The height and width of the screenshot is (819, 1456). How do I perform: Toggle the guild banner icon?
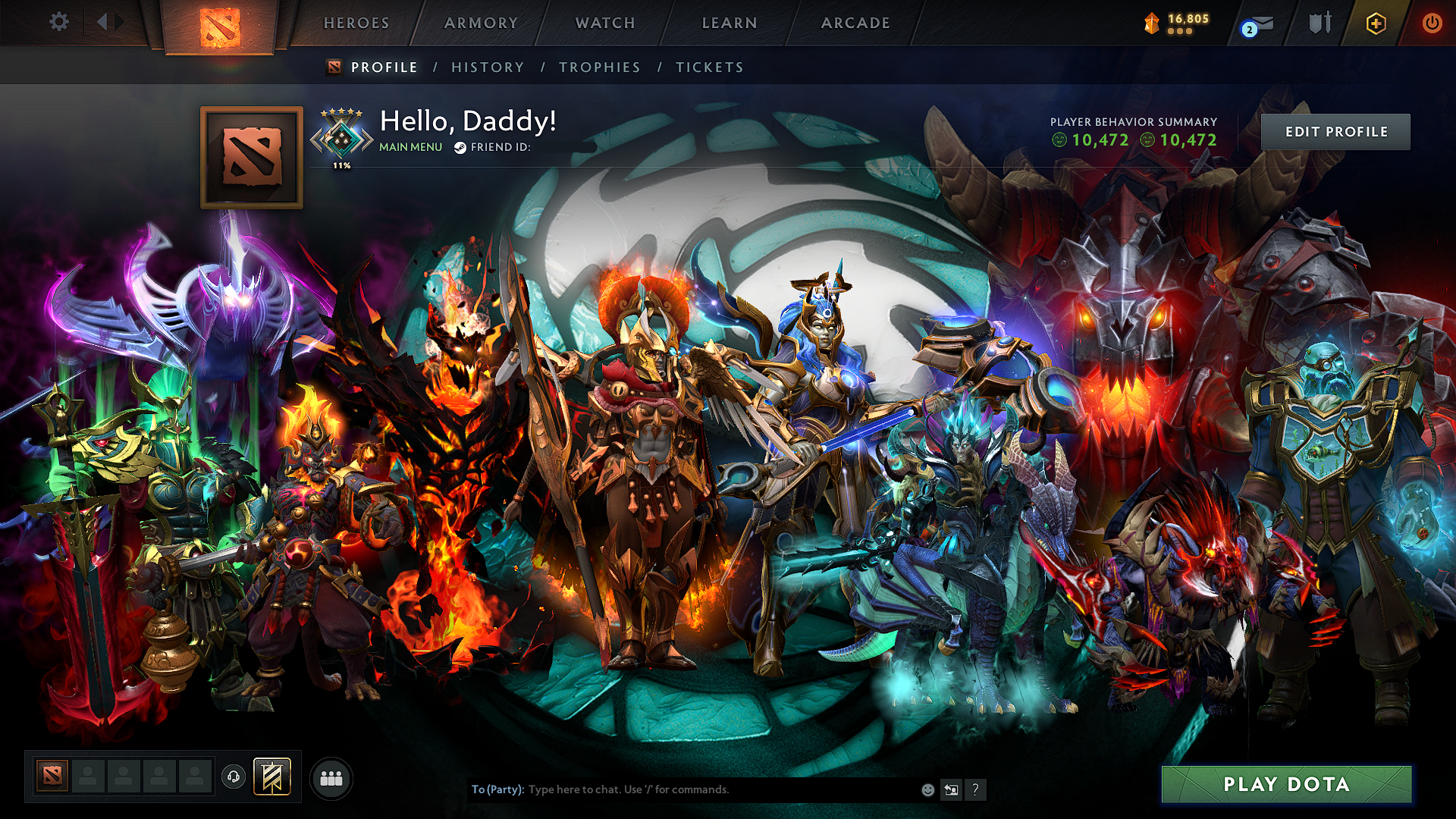coord(271,775)
